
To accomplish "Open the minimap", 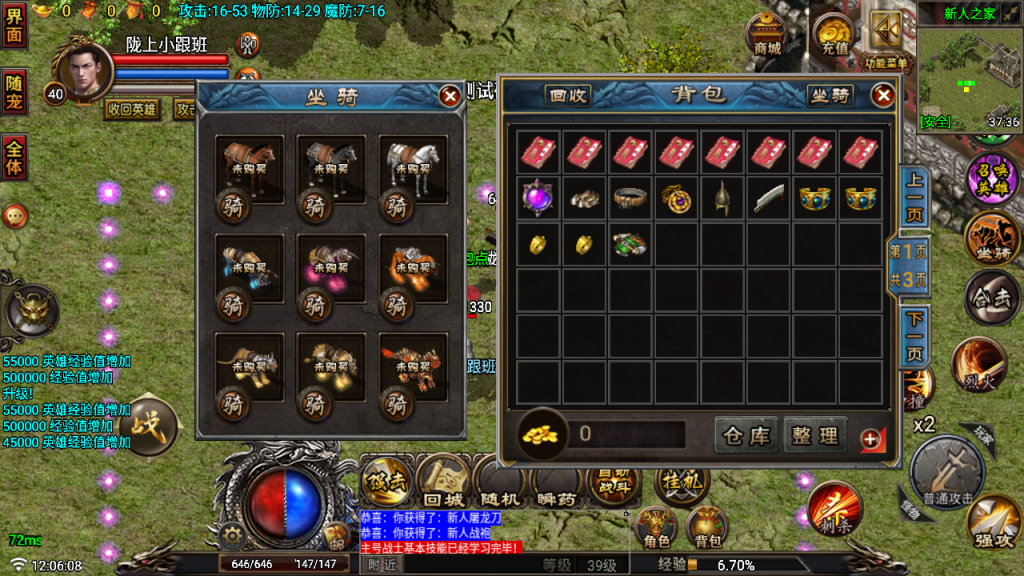I will click(969, 75).
